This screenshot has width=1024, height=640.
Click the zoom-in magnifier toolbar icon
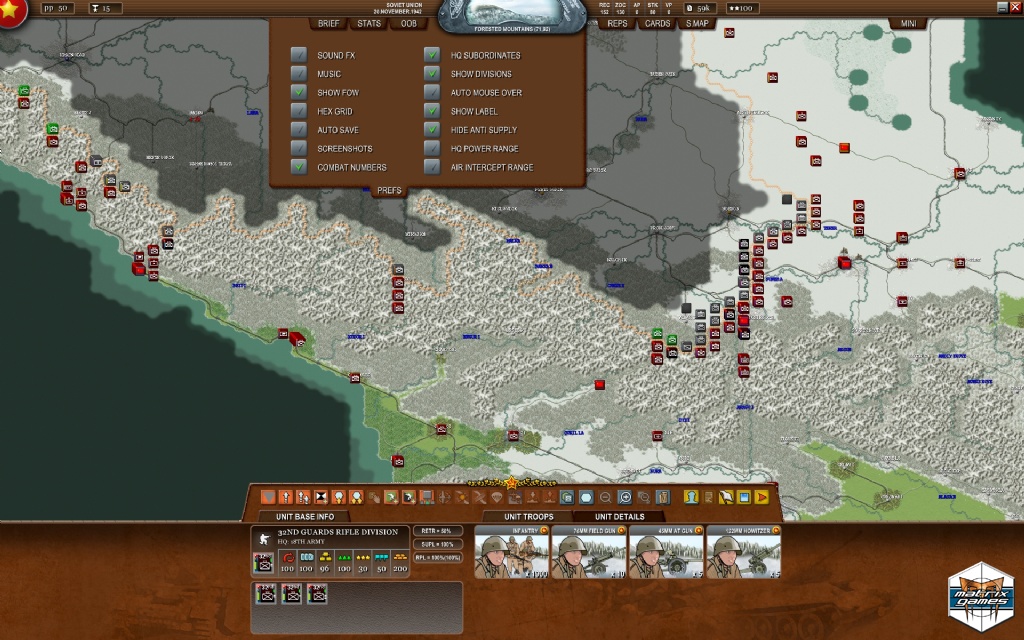click(625, 497)
